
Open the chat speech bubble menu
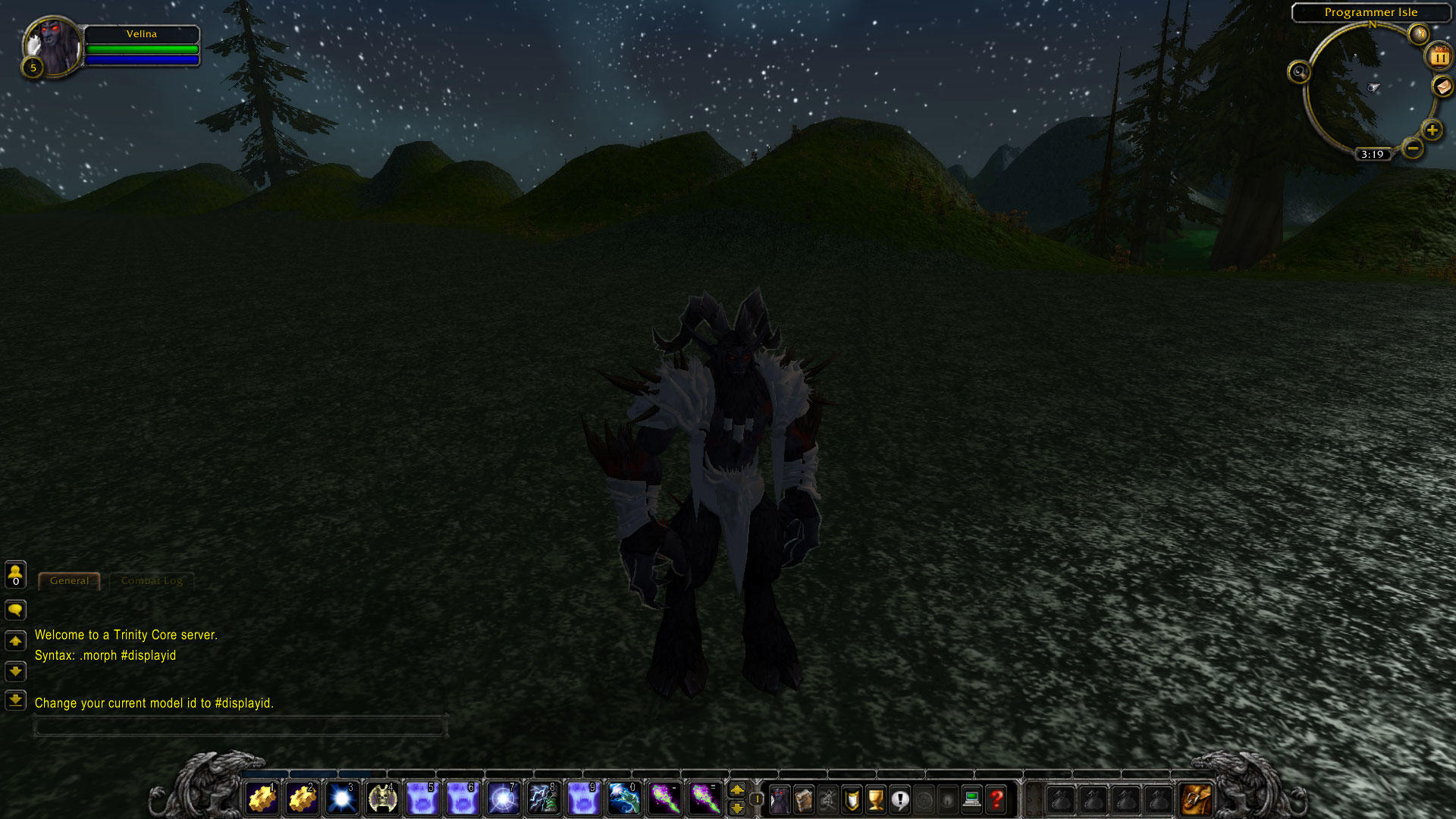15,610
